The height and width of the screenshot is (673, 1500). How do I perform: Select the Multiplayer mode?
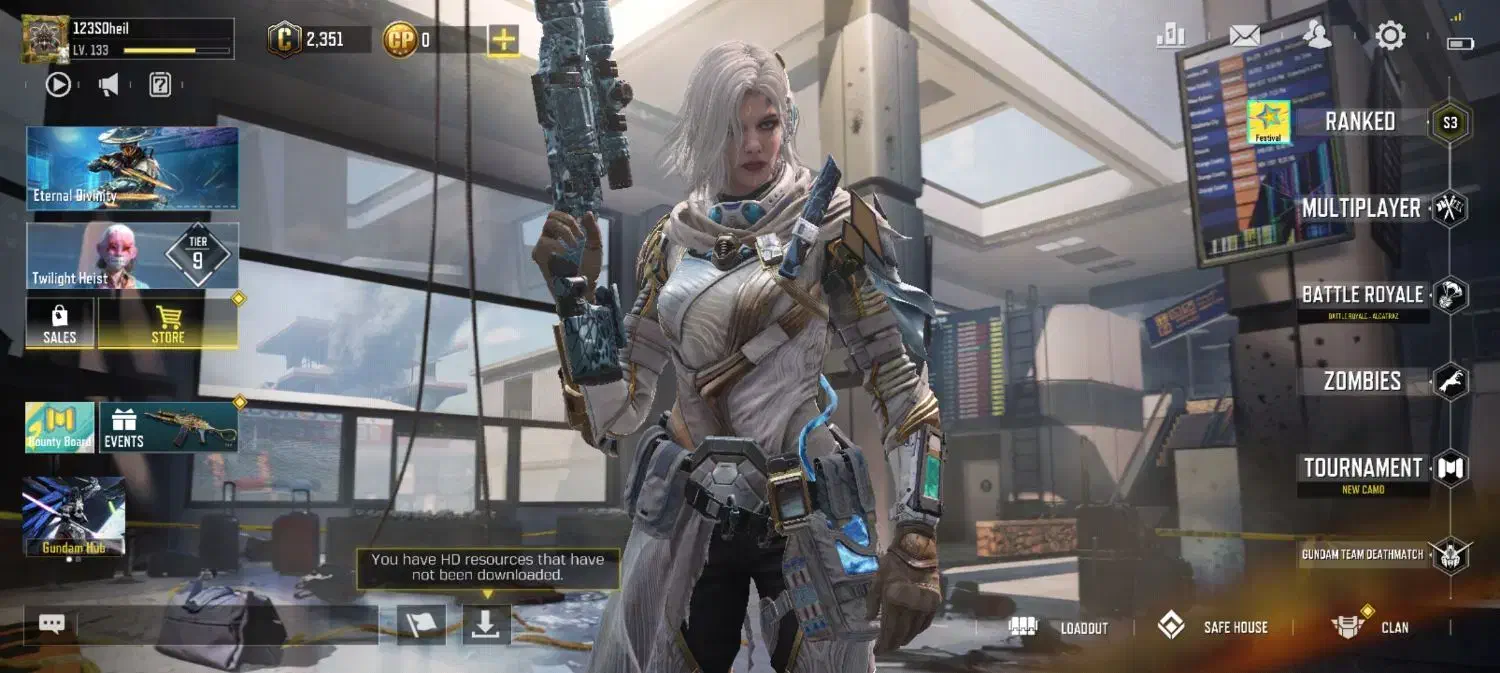tap(1361, 208)
